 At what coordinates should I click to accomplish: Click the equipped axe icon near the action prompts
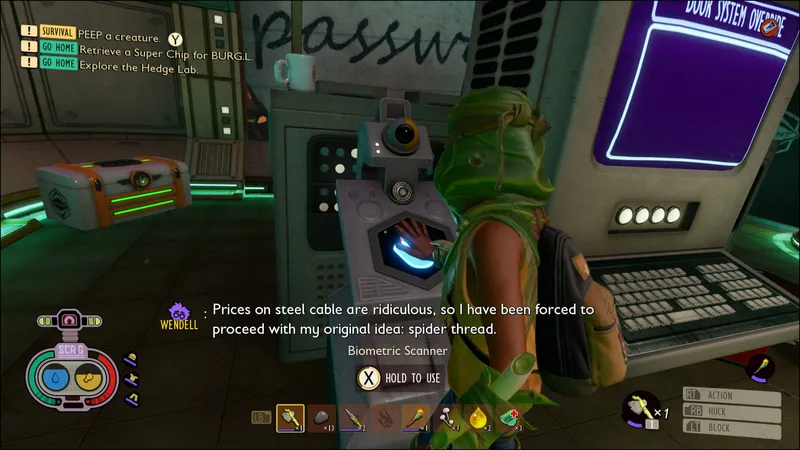pyautogui.click(x=639, y=407)
